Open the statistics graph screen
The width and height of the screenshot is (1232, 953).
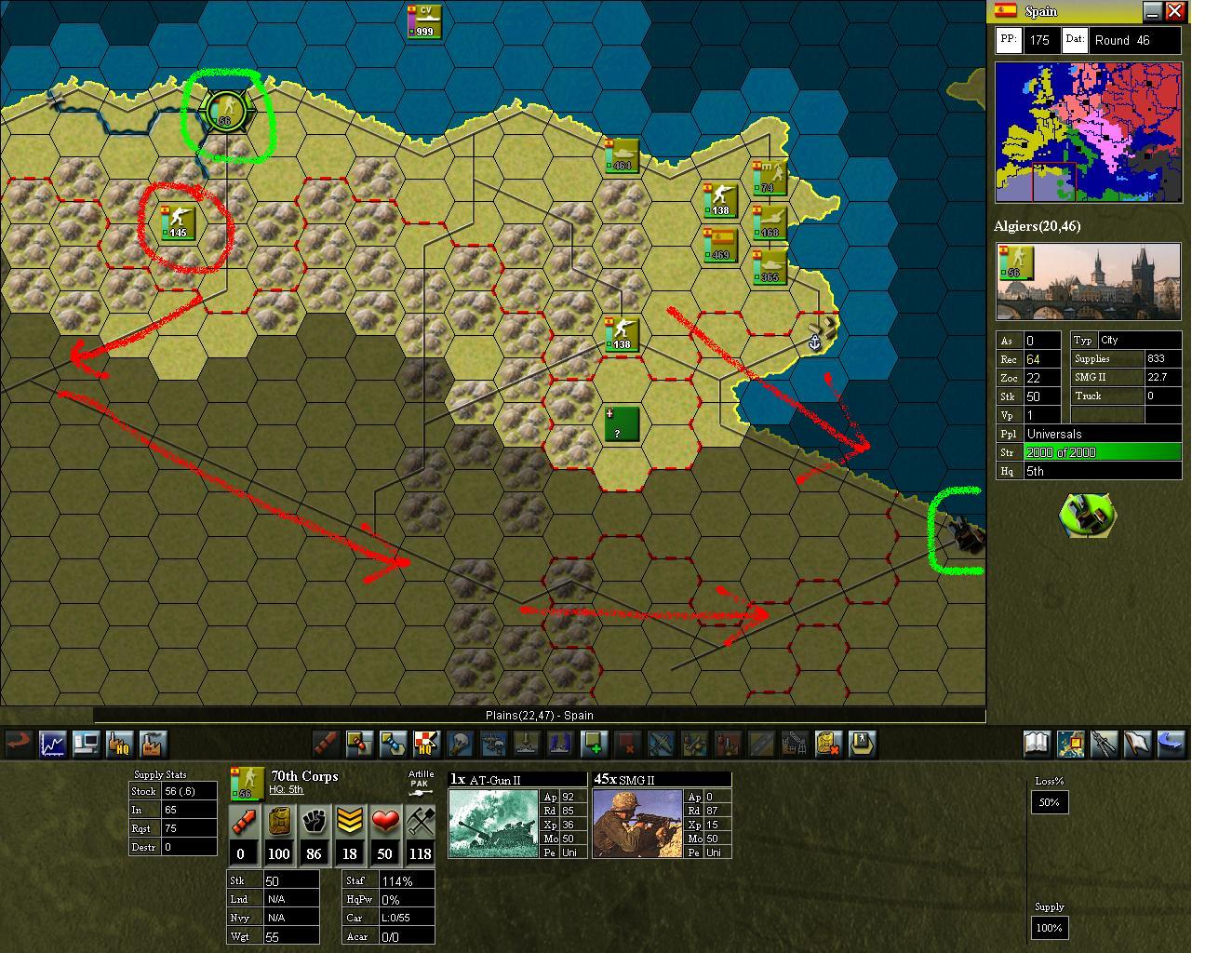click(x=52, y=743)
